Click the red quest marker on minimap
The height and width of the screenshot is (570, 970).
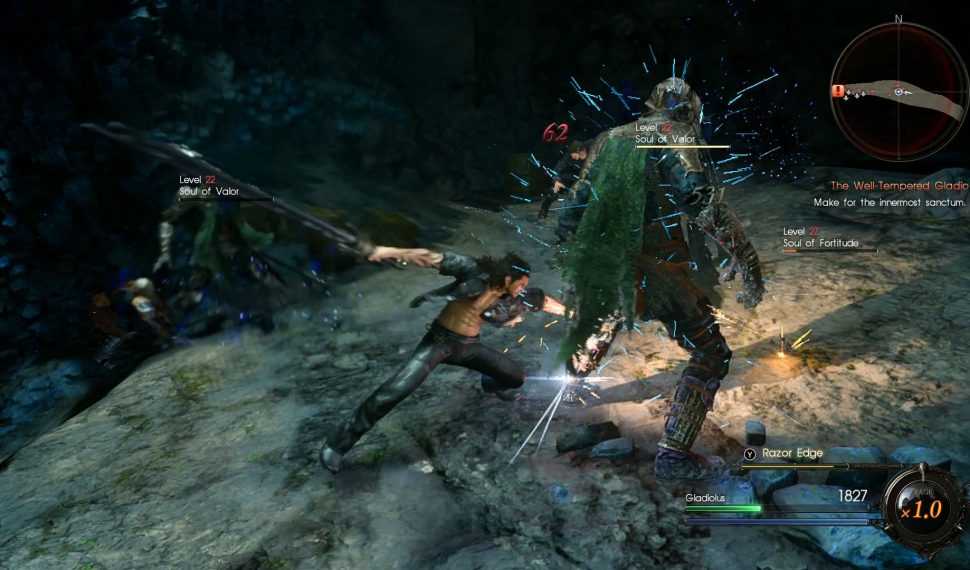[837, 90]
